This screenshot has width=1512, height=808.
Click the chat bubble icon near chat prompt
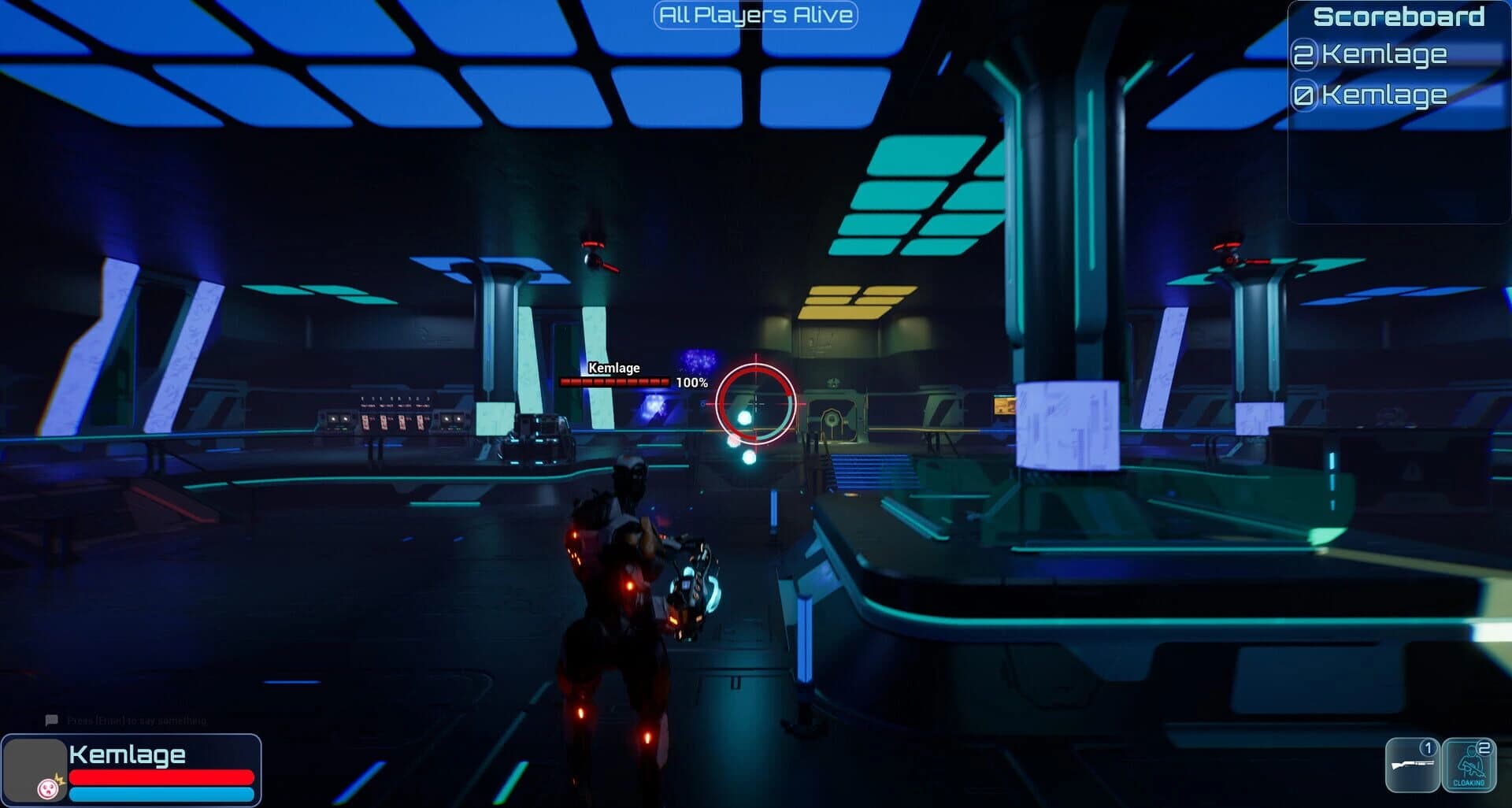[x=51, y=719]
